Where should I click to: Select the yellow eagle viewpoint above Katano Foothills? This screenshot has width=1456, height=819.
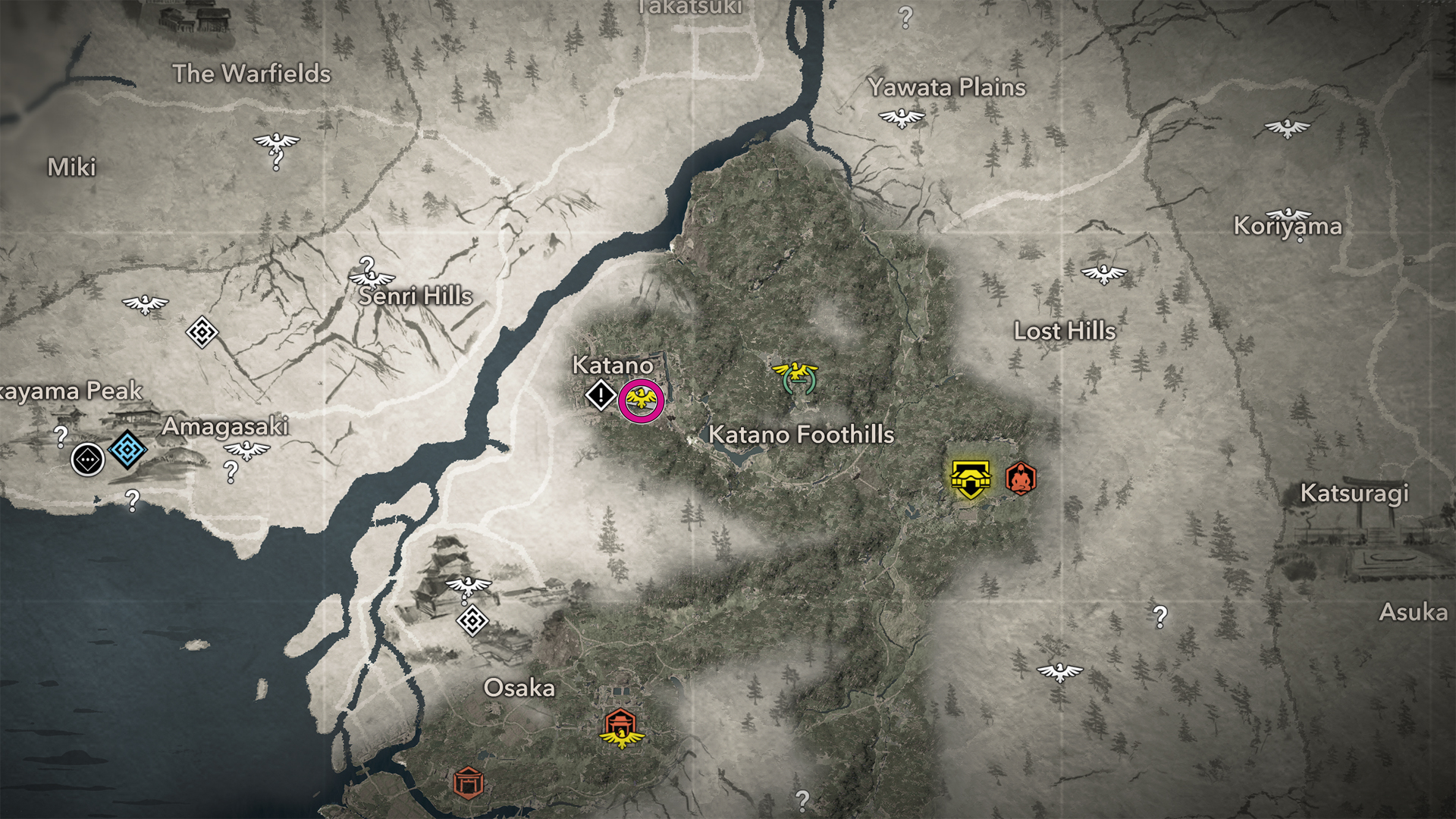coord(795,375)
